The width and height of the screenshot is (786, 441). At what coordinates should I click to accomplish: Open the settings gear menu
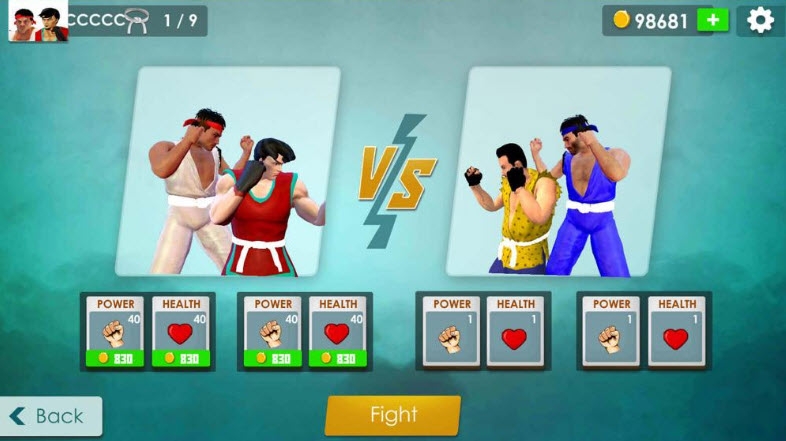point(761,20)
